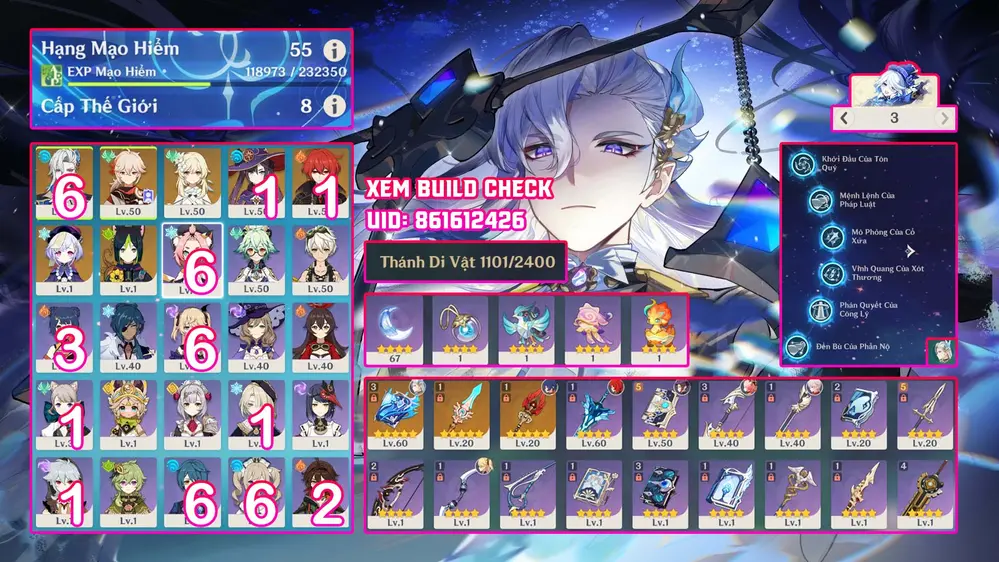Go to the previous page with left arrow

click(x=845, y=117)
